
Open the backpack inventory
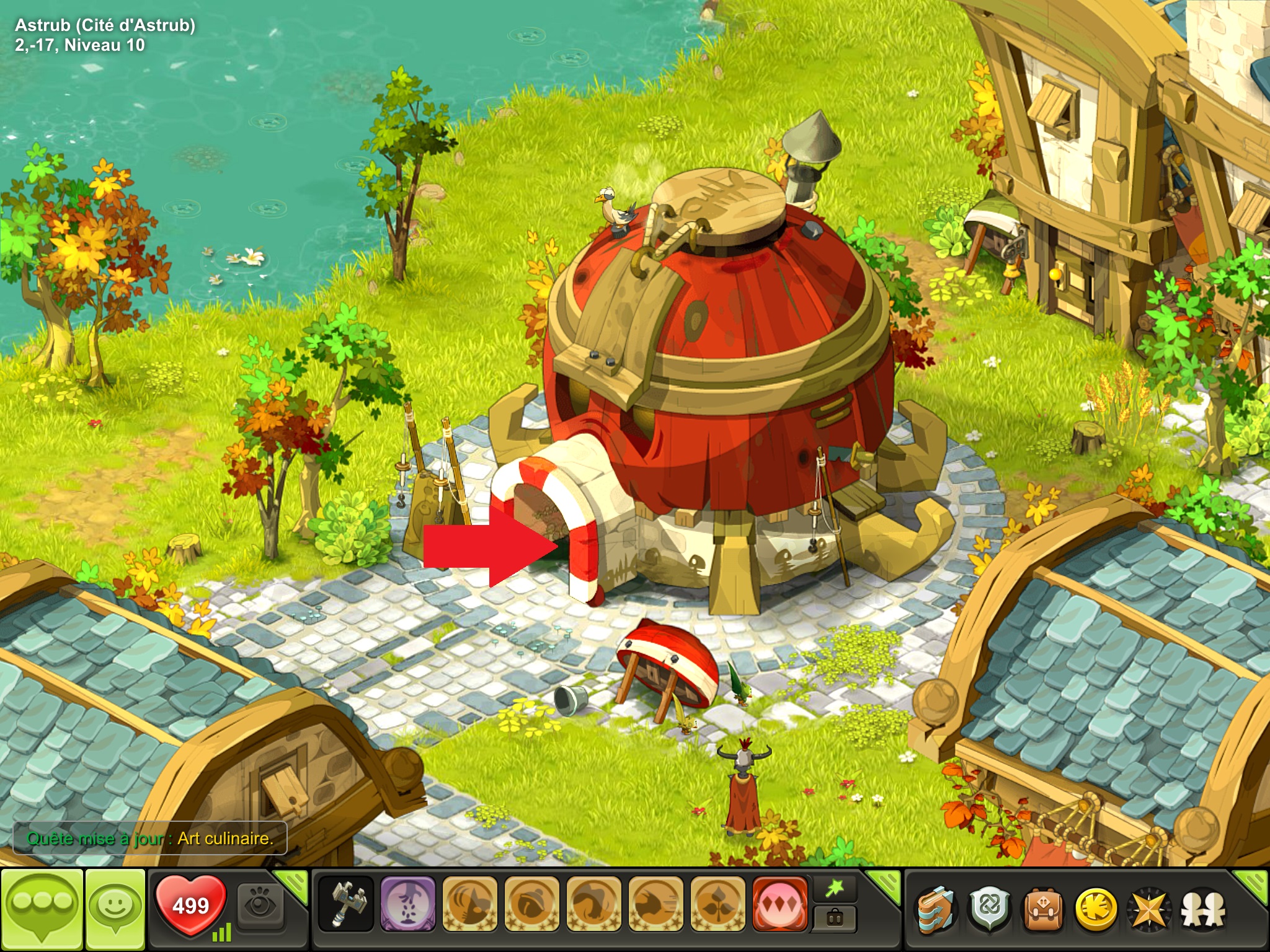point(1043,910)
